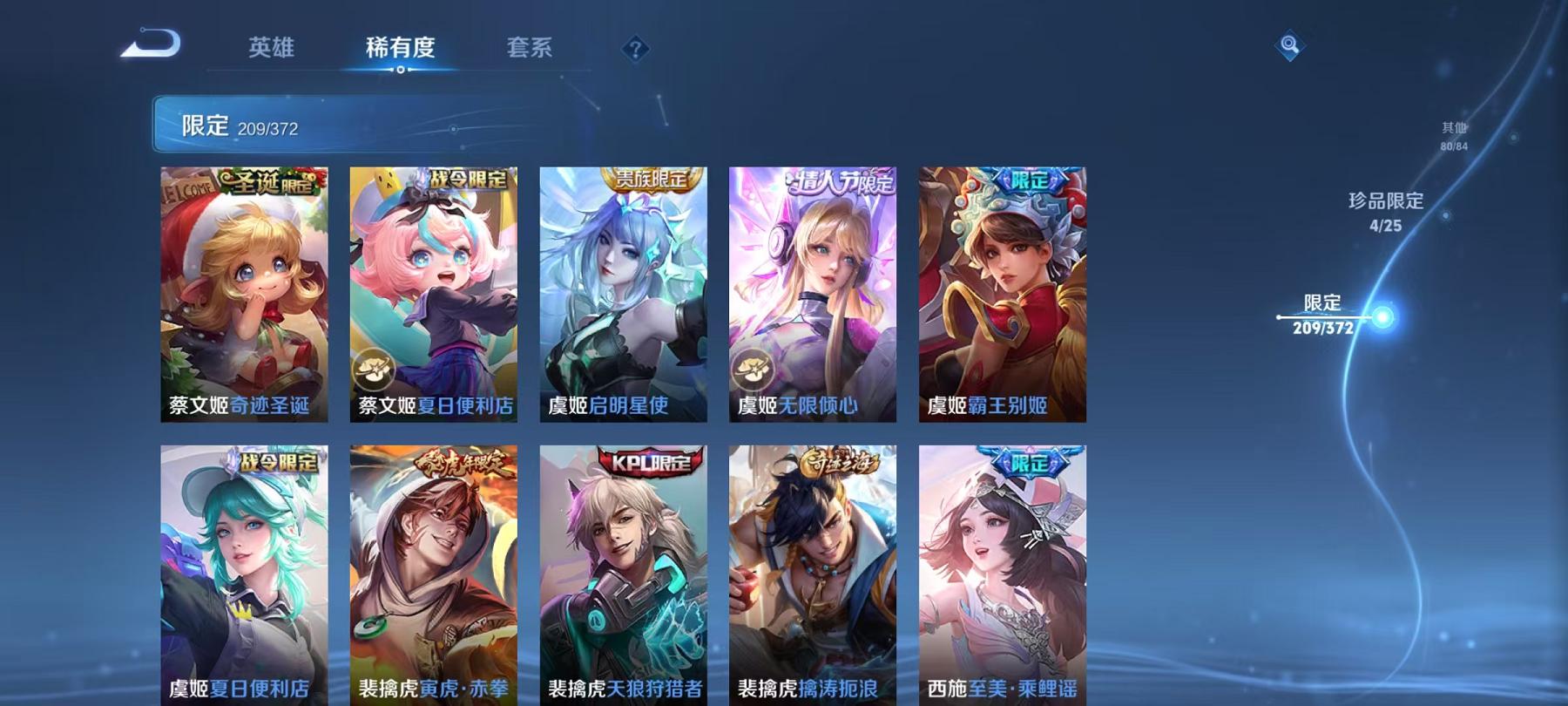Click the 圣诞限定 badge on 蔡文姬奇迹圣诞
This screenshot has width=1568, height=706.
[x=270, y=181]
